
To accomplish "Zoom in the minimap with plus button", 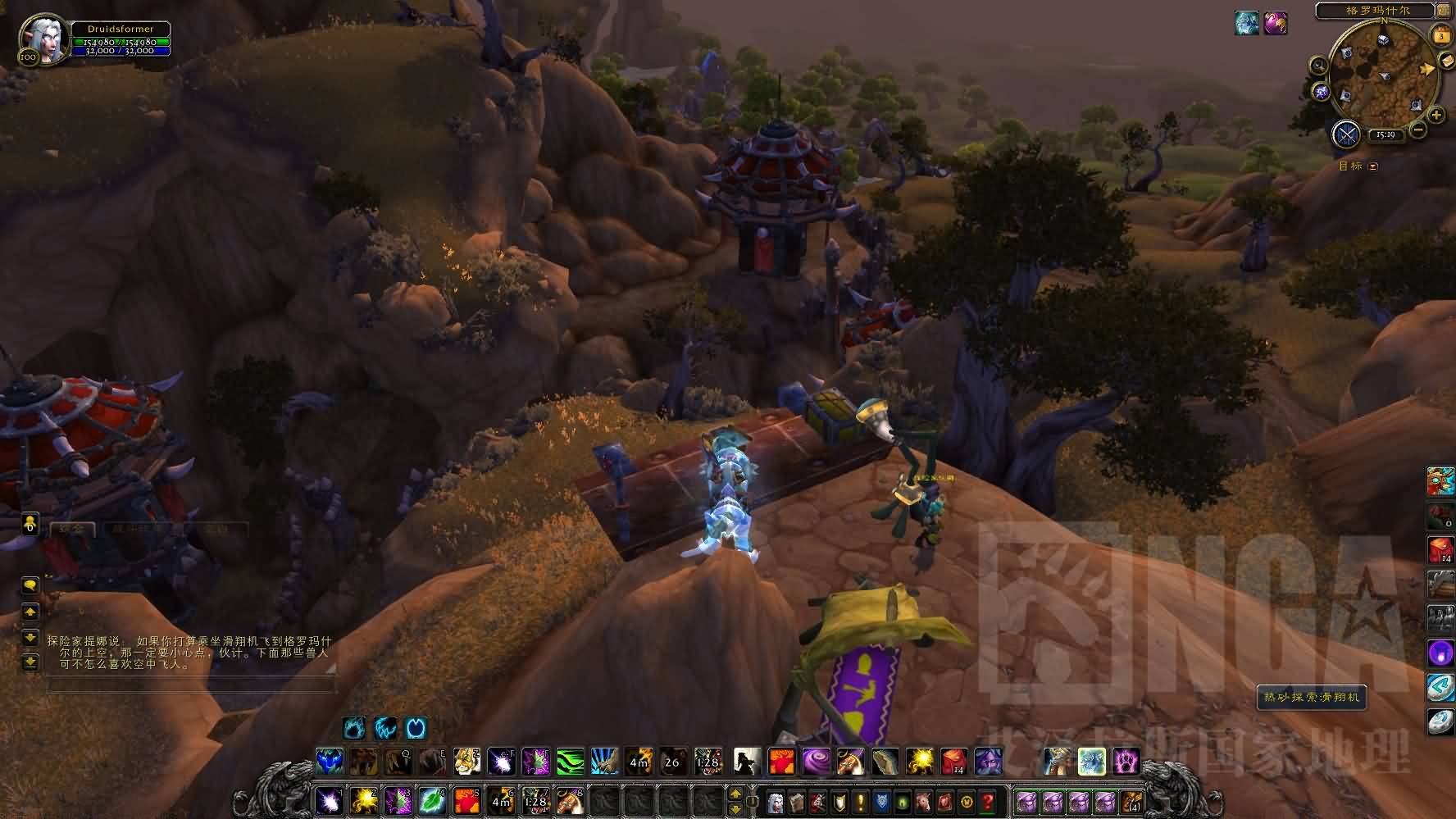I will pos(1436,116).
